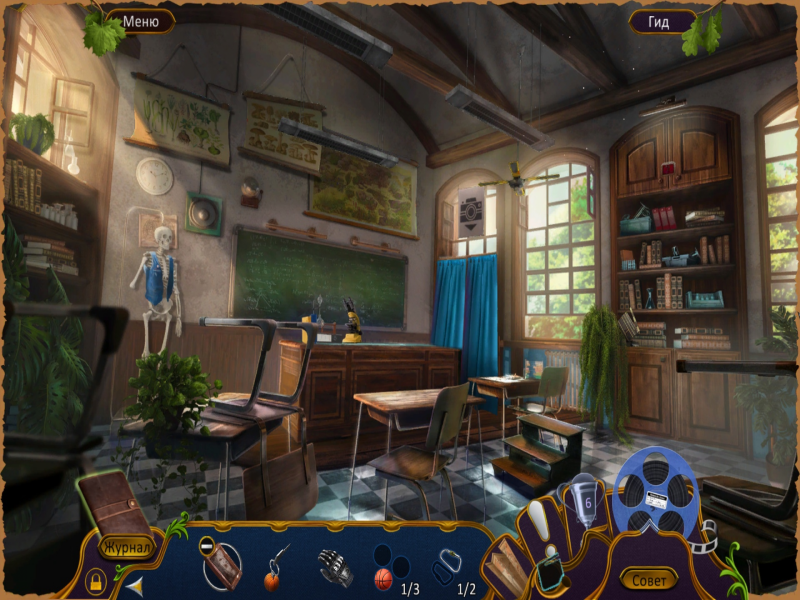Pick the black glove from inventory

coord(335,568)
